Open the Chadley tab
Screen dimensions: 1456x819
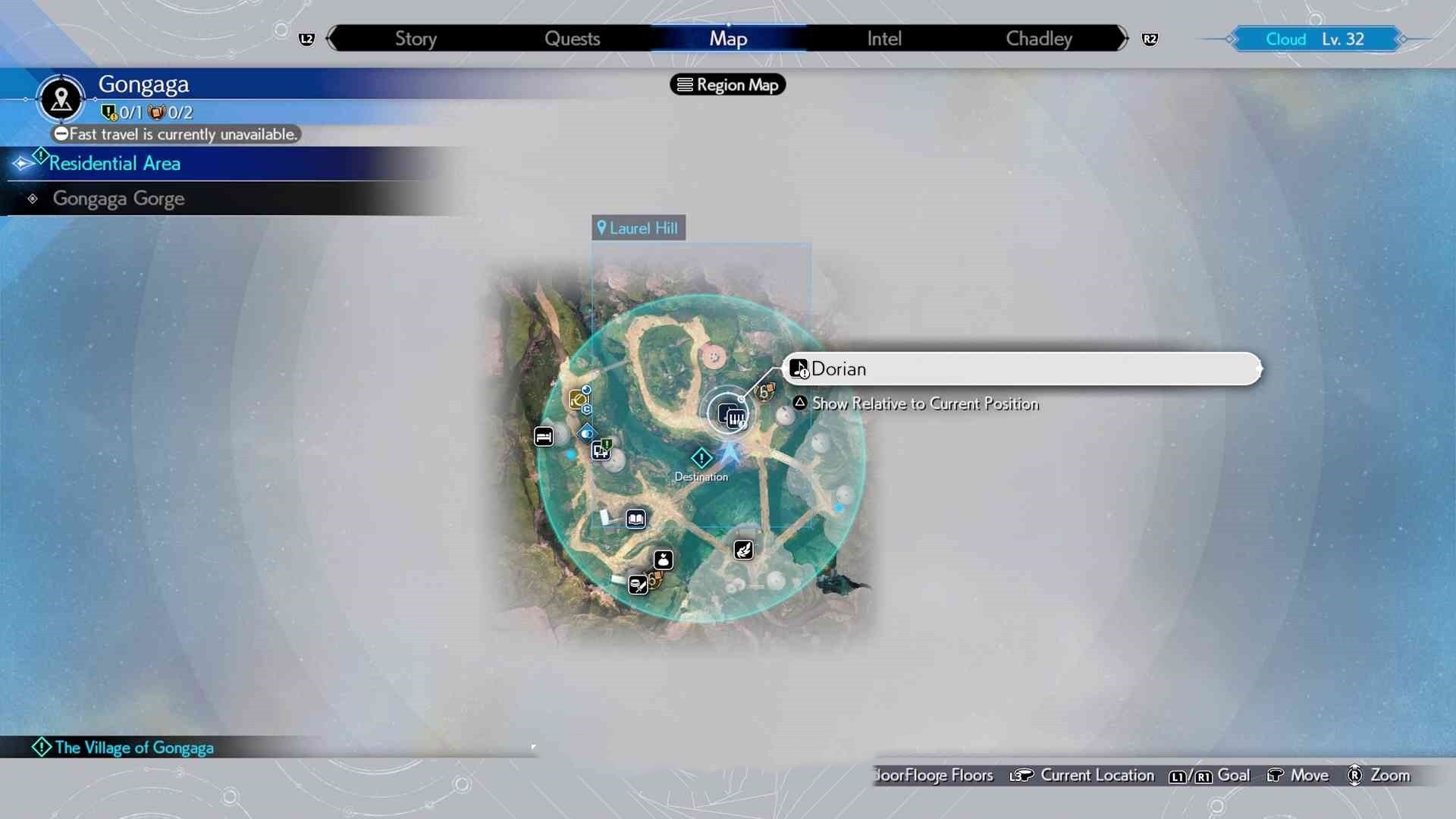1038,39
